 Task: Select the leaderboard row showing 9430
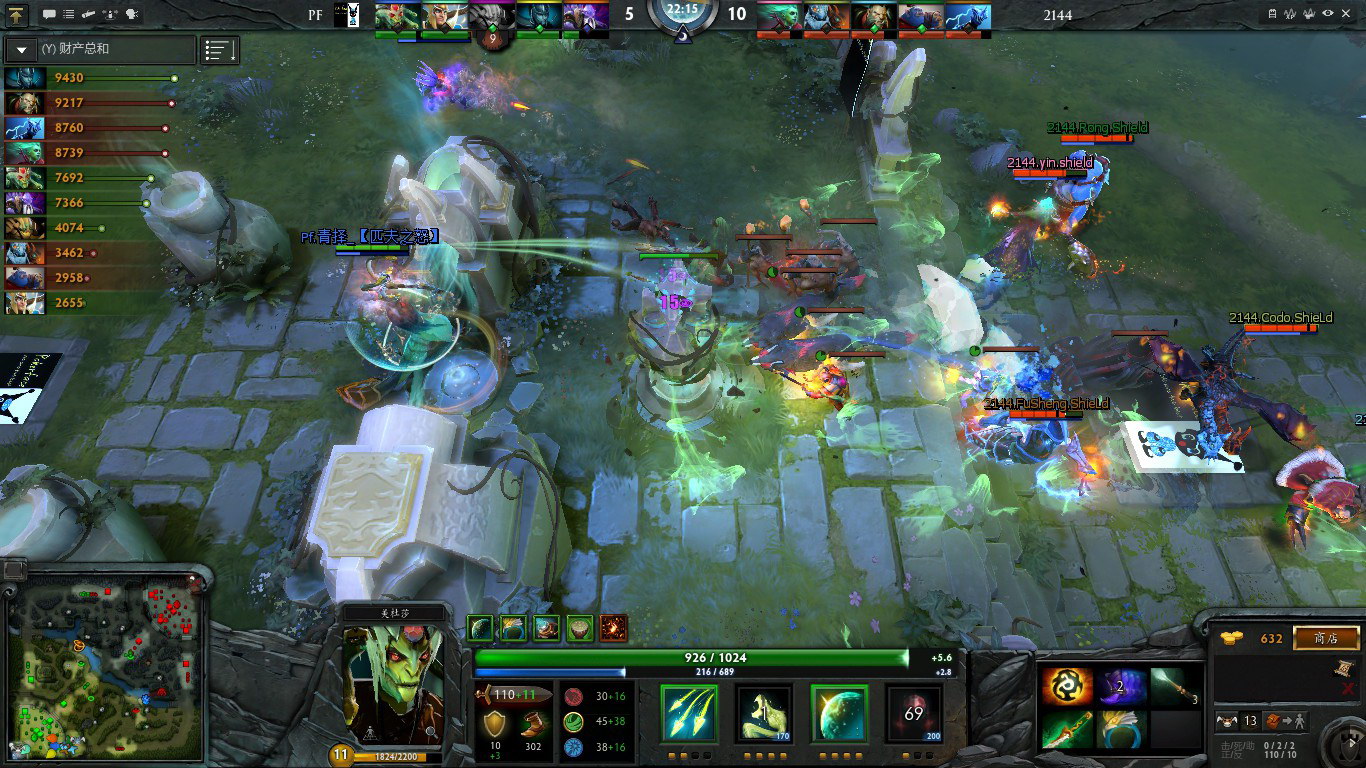pos(90,78)
